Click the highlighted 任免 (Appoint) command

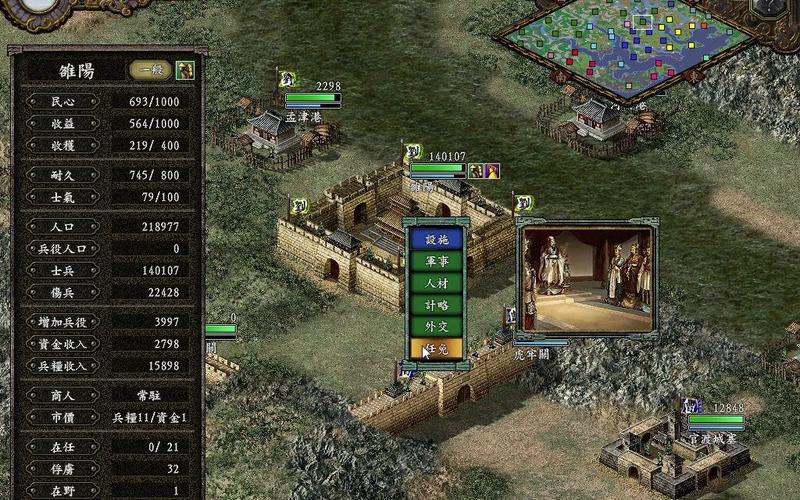point(436,349)
